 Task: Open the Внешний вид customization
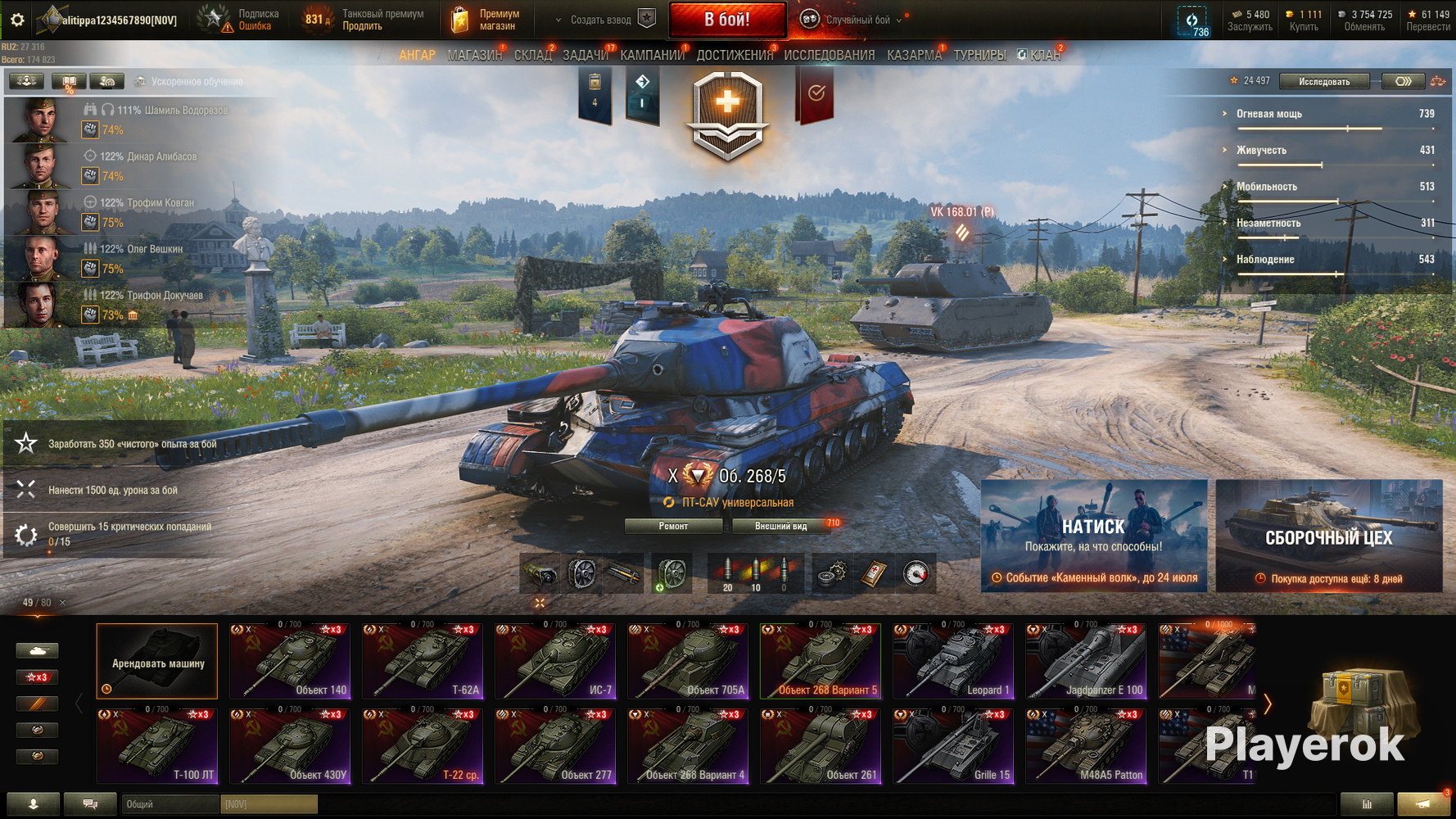[x=781, y=526]
